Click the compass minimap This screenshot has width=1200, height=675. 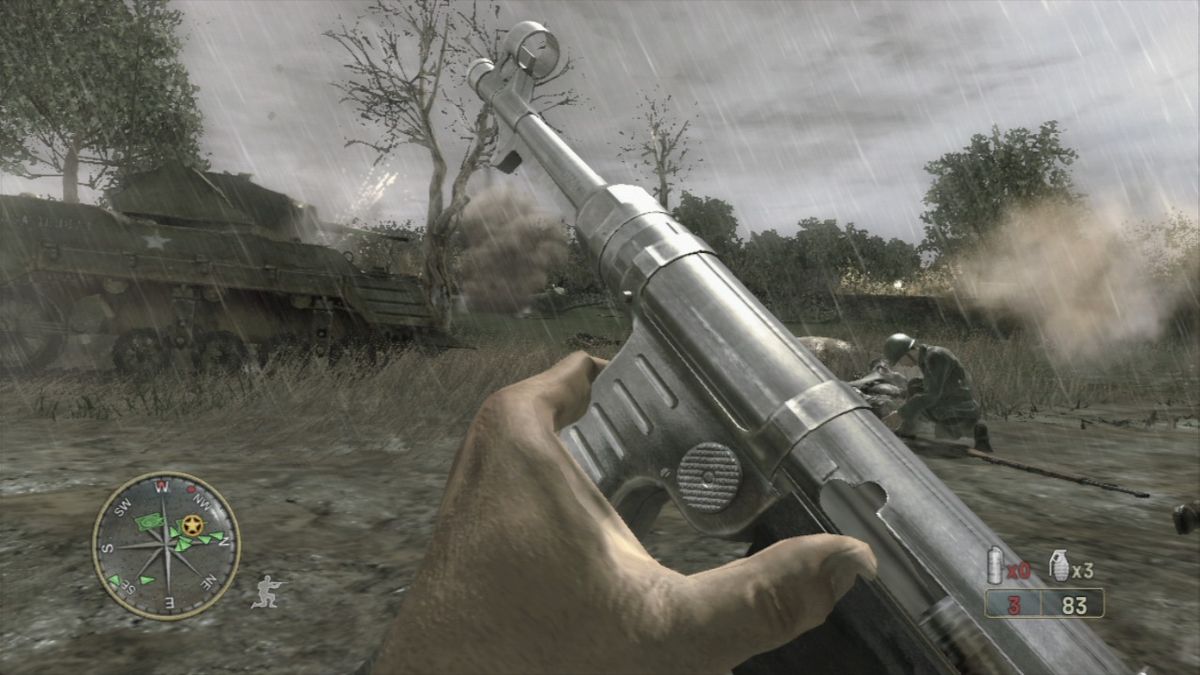click(166, 546)
